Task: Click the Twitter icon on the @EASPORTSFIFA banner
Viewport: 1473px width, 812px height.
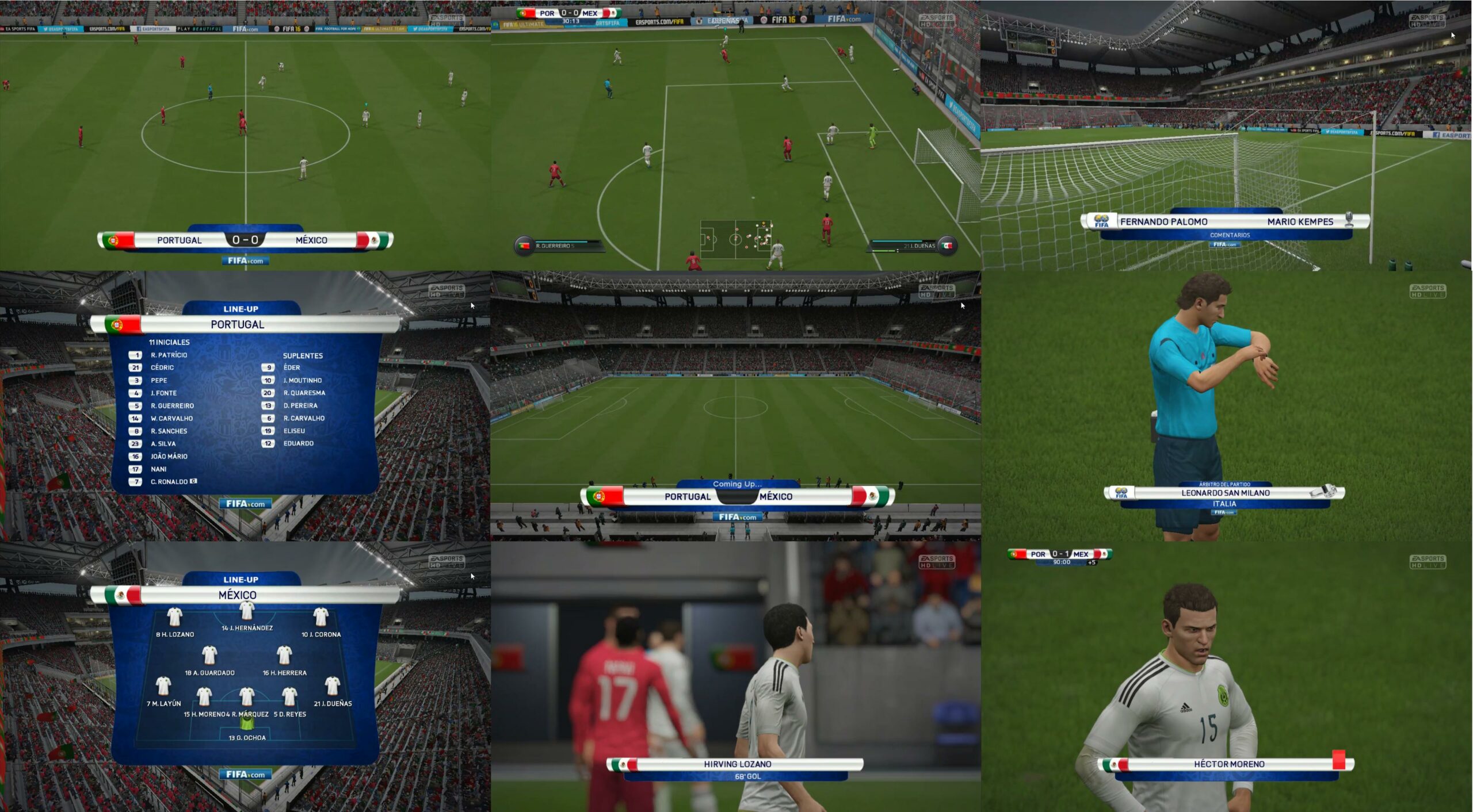Action: (46, 30)
